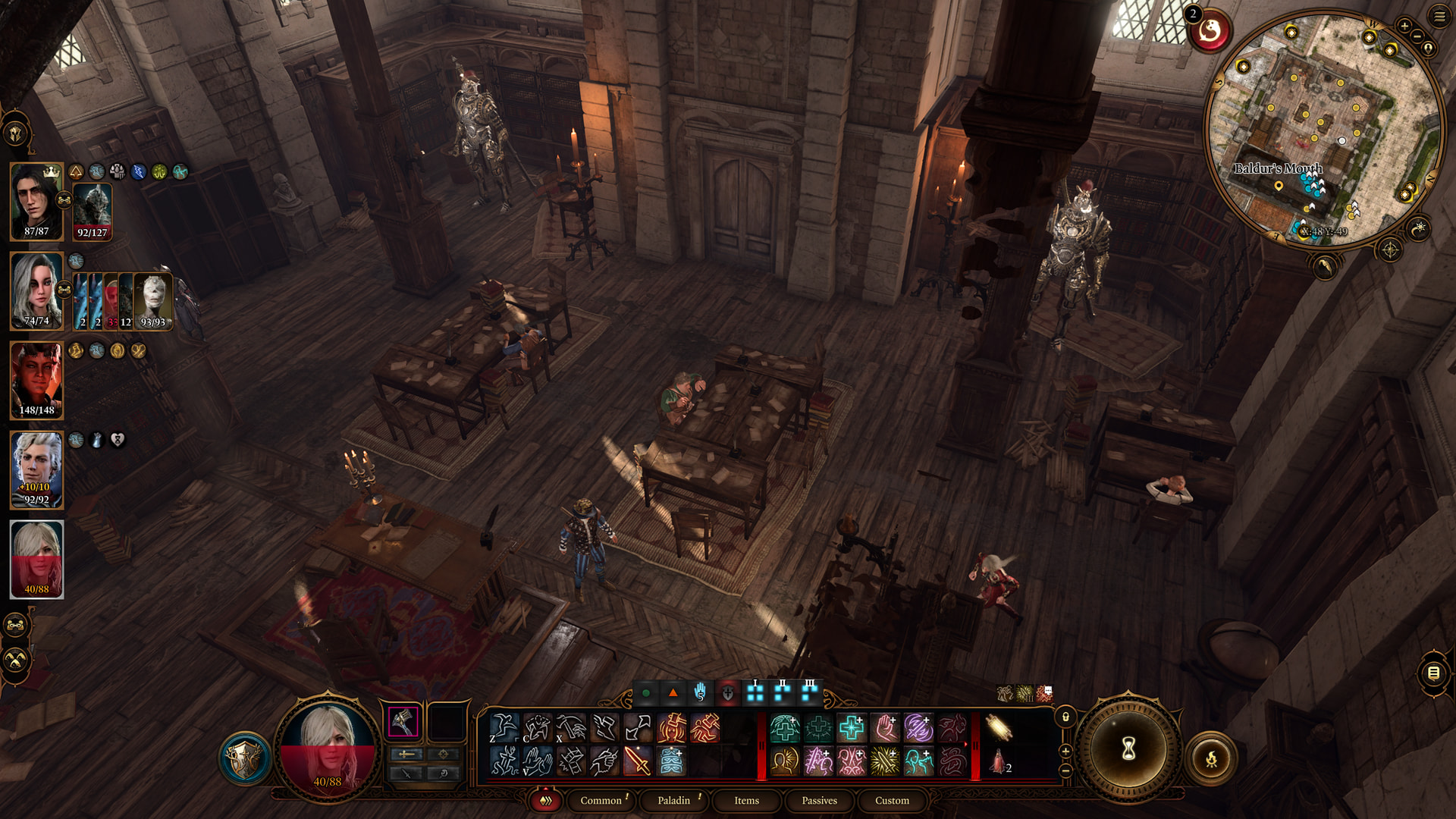Activate the flaming sword ability
The height and width of the screenshot is (819, 1456).
[x=637, y=761]
